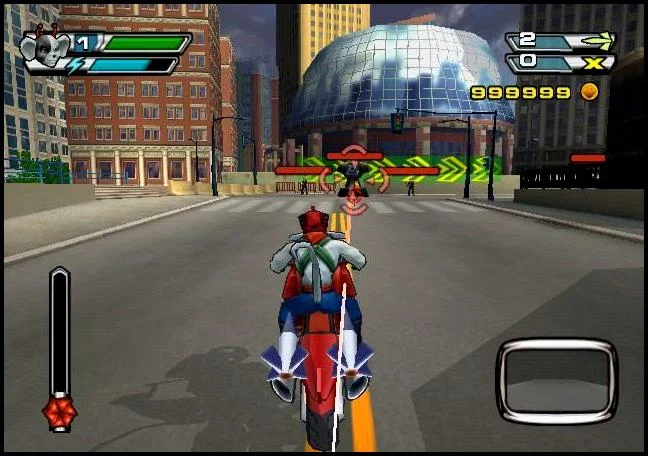Select the green arrow counter icon

coord(597,41)
